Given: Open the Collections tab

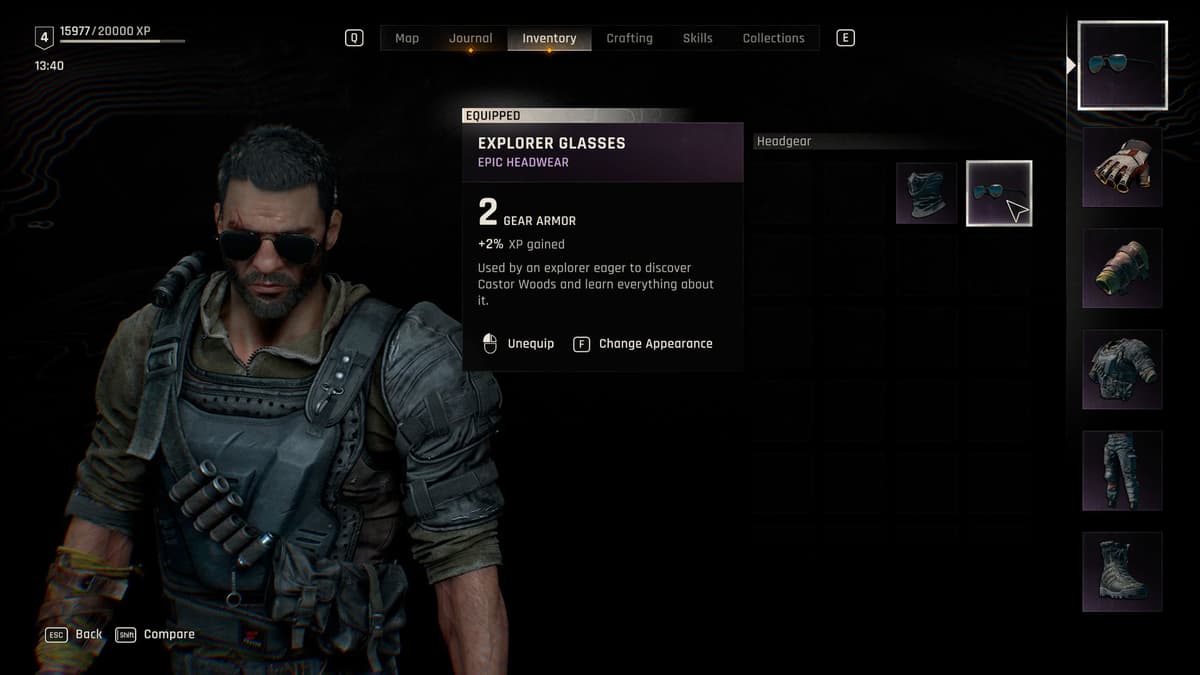Looking at the screenshot, I should point(773,38).
